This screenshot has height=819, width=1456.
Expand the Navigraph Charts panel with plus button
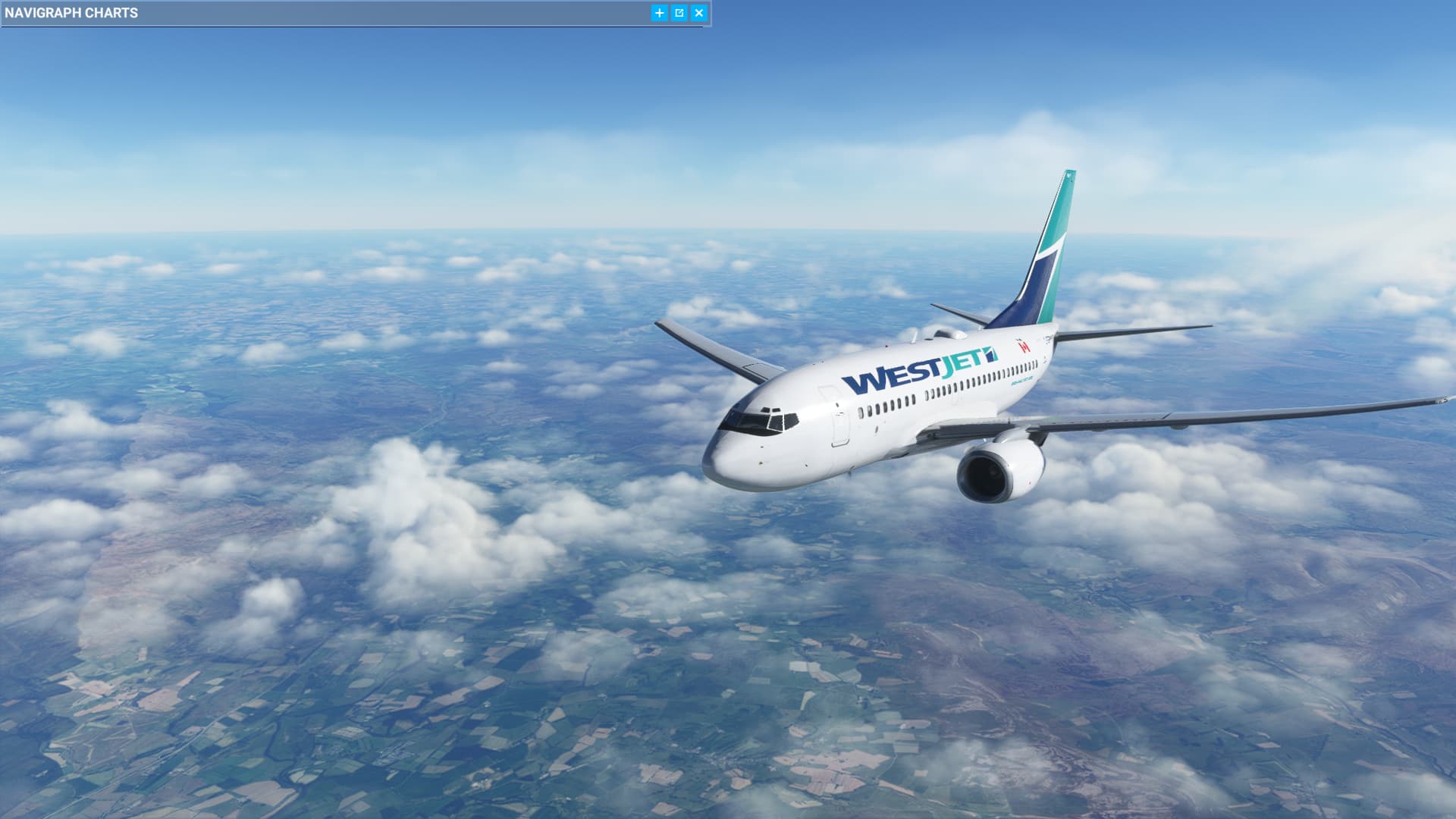coord(659,13)
